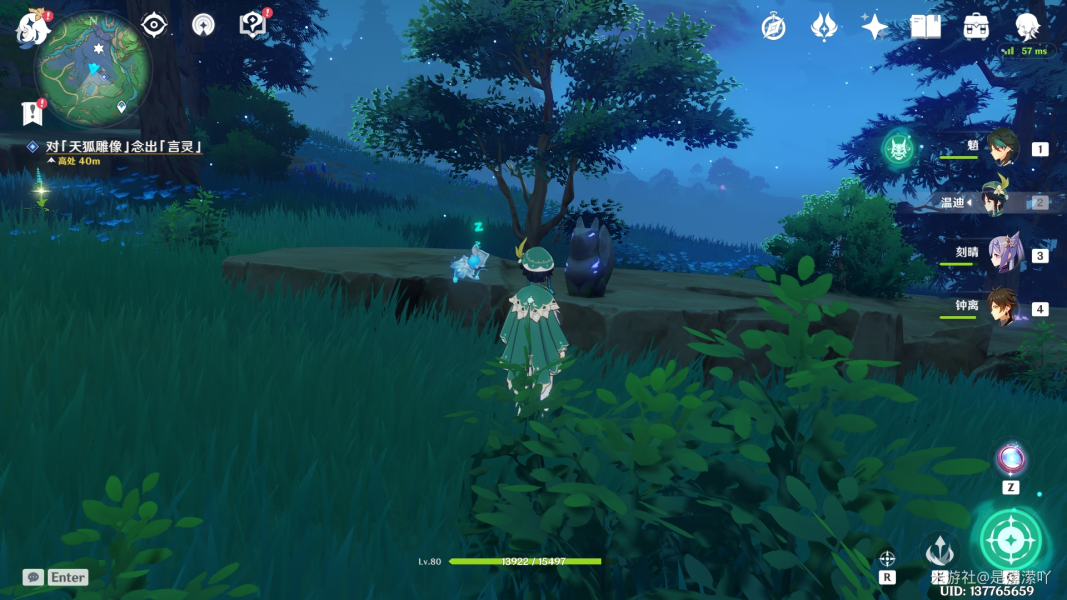Open the quest tutorial question-mark icon
1067x600 pixels.
(x=254, y=25)
